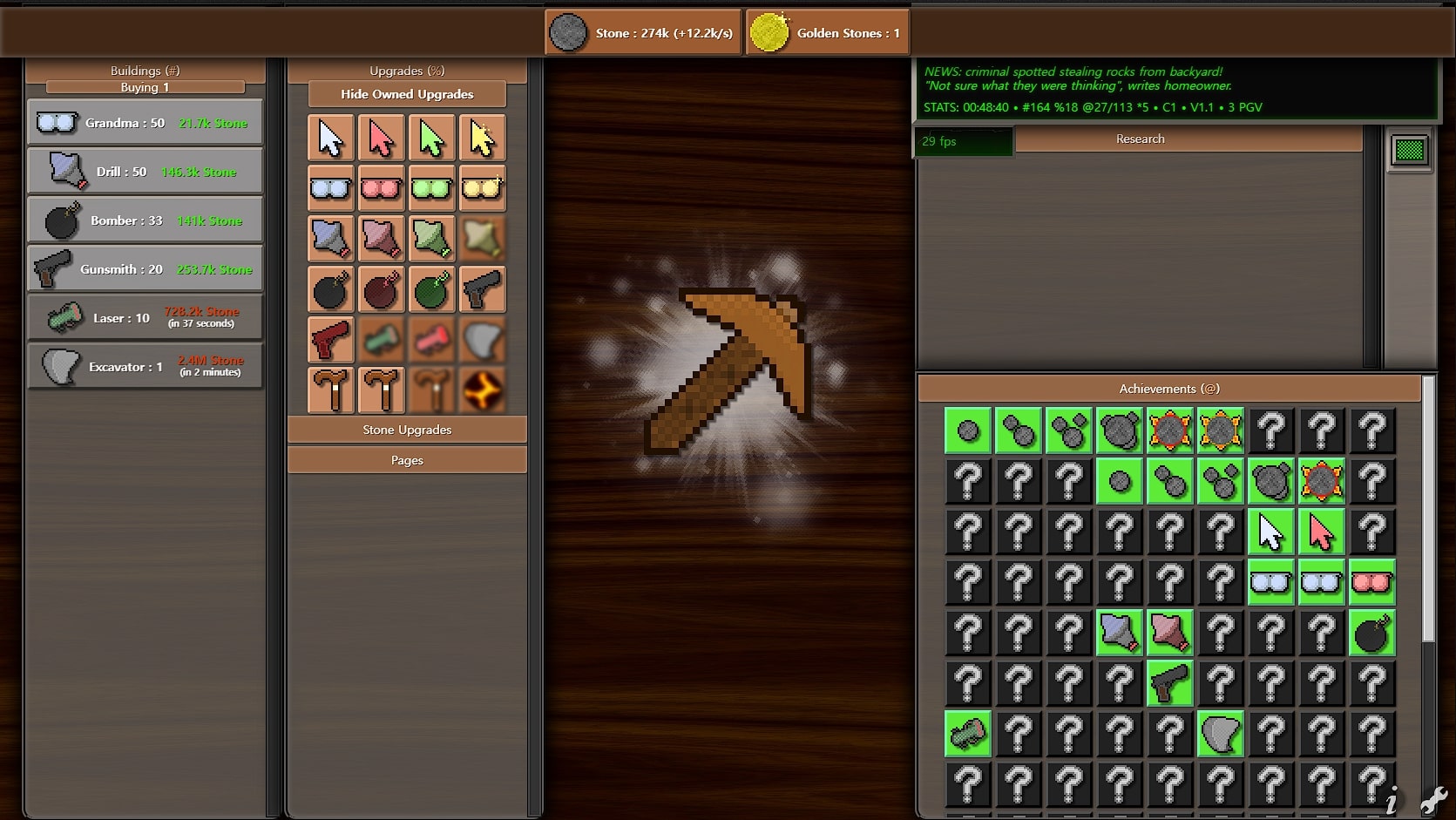Purchase an Excavator
This screenshot has height=820, width=1456.
point(145,367)
